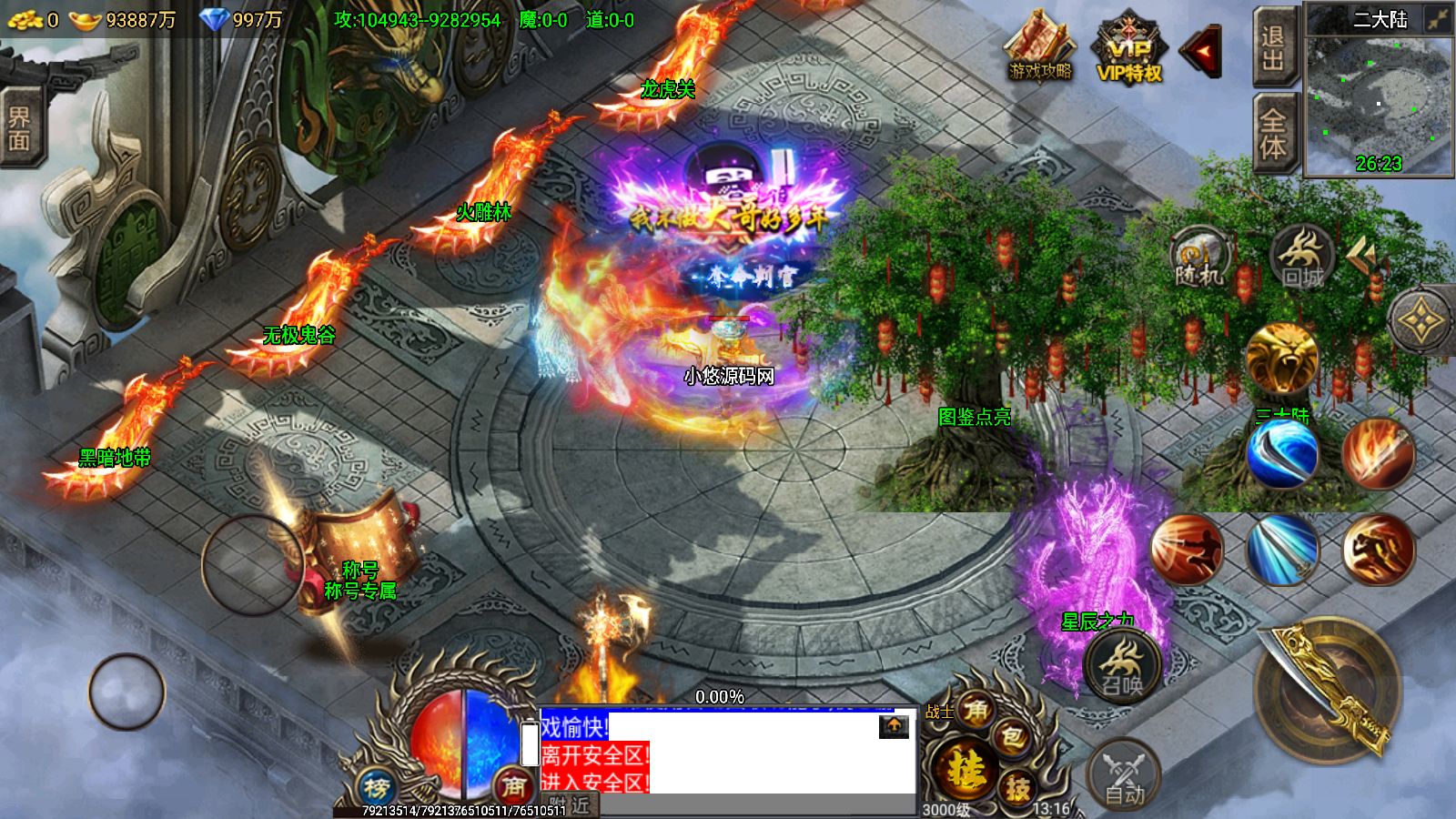Expand the chat log with the up arrow
The height and width of the screenshot is (819, 1456).
894,725
